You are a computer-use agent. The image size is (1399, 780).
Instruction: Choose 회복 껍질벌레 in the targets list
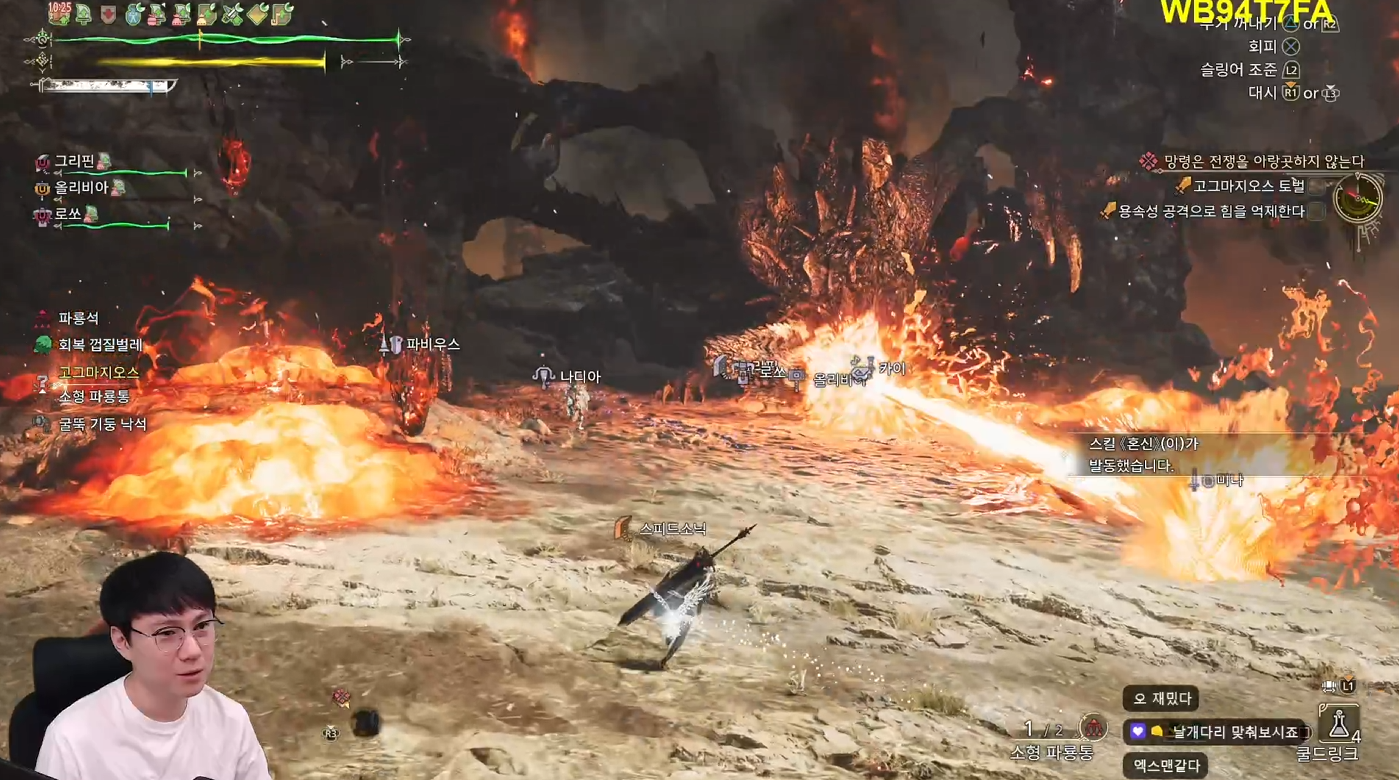click(100, 345)
